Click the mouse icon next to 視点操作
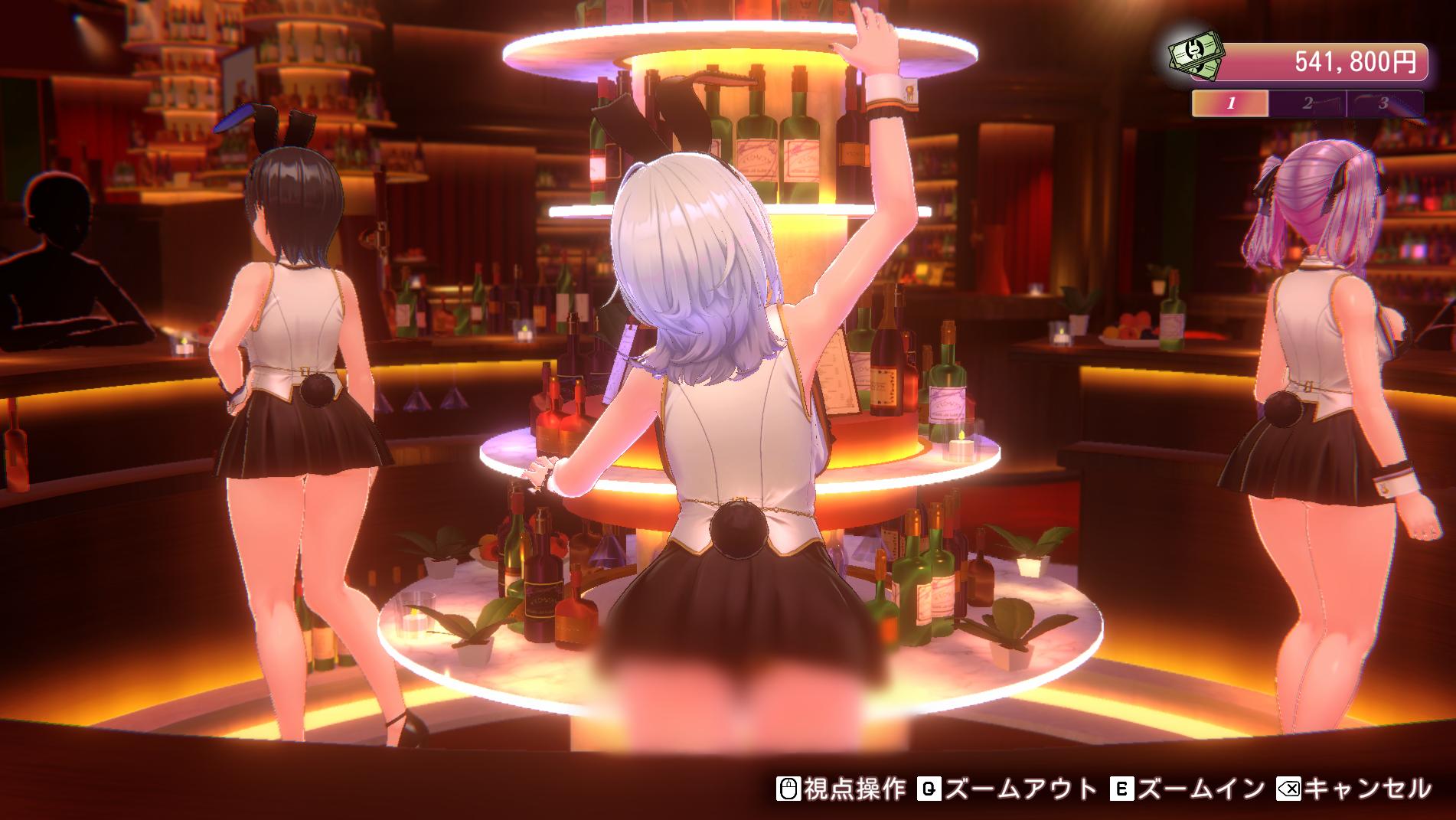The image size is (1456, 820). click(x=789, y=789)
